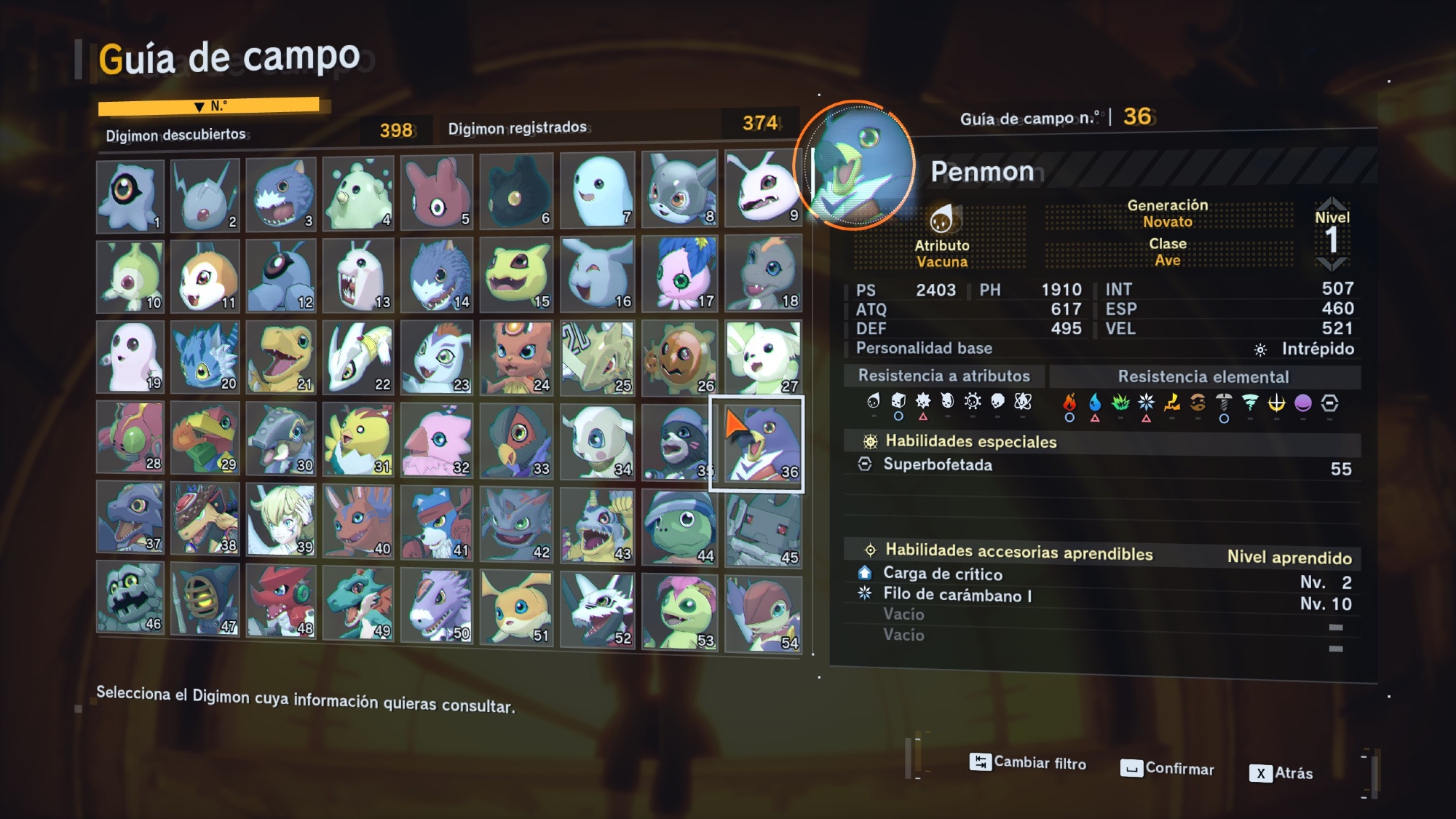Select Digimon entry number 17 pink flower
The width and height of the screenshot is (1456, 819).
tap(679, 274)
